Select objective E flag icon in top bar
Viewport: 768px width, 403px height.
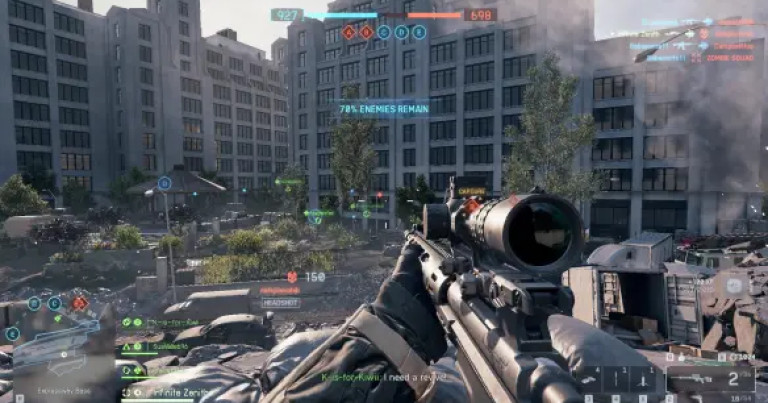[419, 32]
